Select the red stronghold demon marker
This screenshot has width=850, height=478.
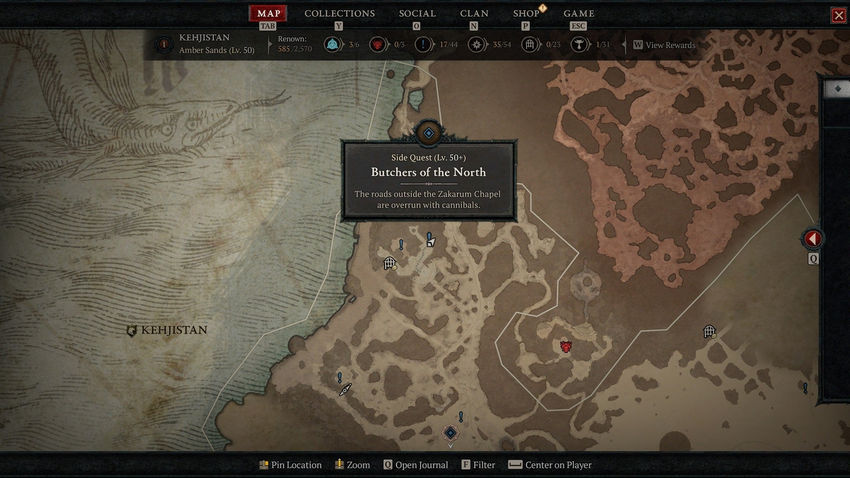[x=566, y=346]
